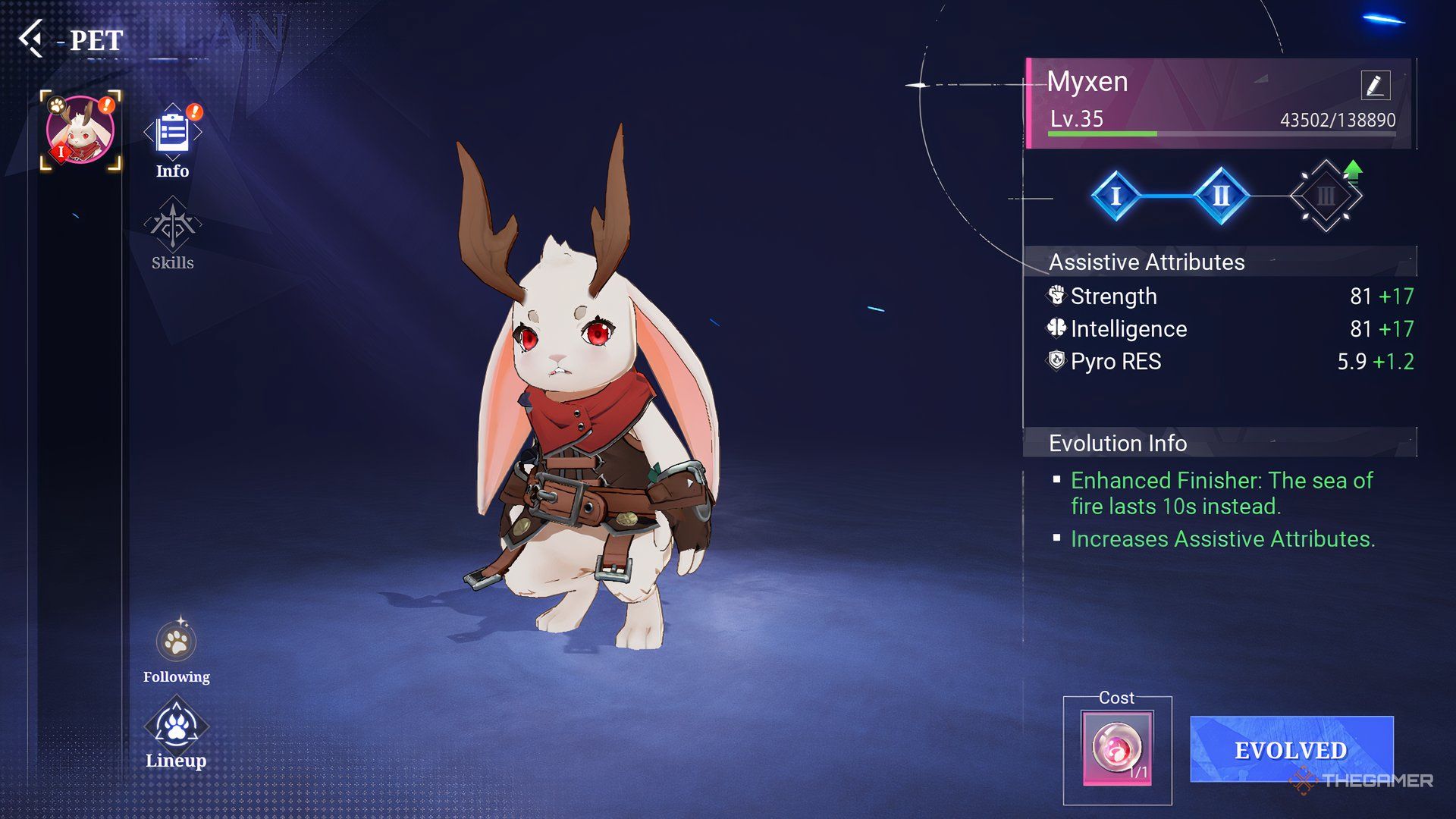Select Myxen's portrait in the pet list

79,129
